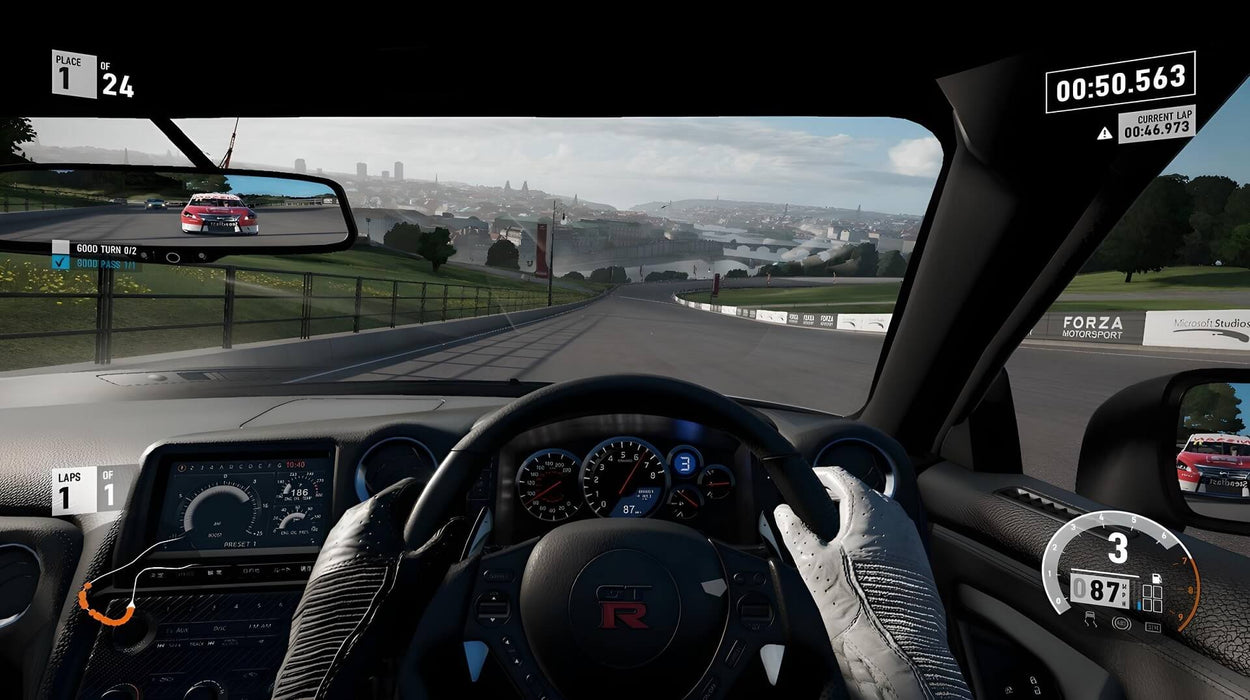
Task: Click the STM stability assist icon
Action: (1152, 627)
